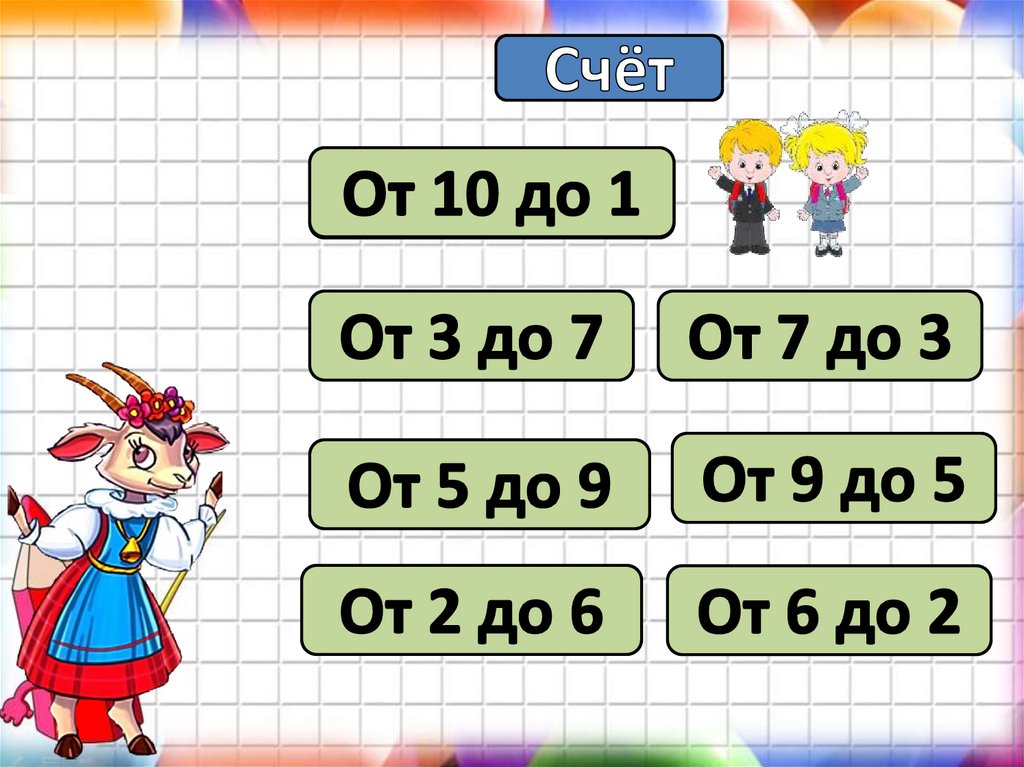Select the От 6 до 2 button
Viewport: 1024px width, 767px height.
828,610
